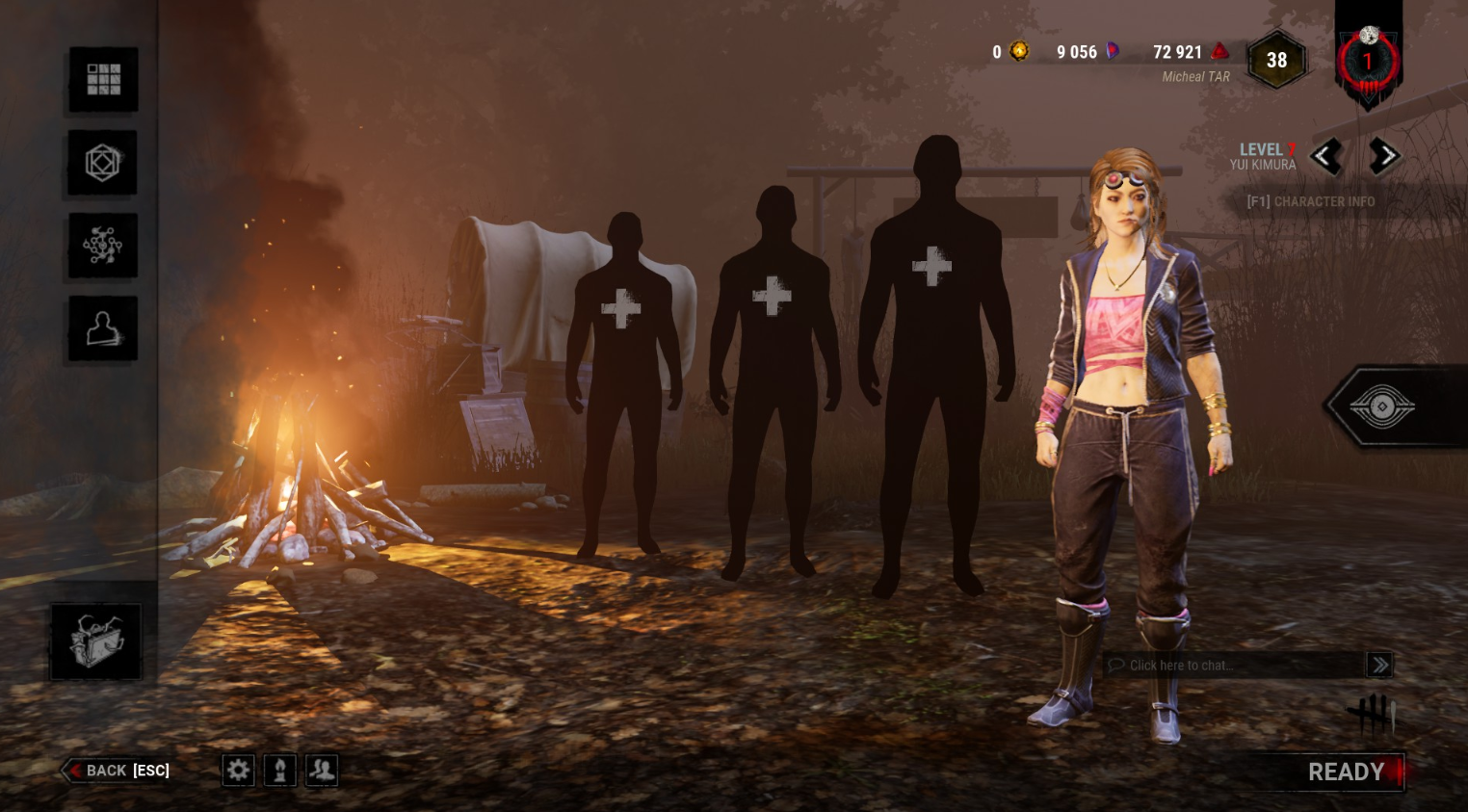Image resolution: width=1468 pixels, height=812 pixels.
Task: Click inside the chat input field
Action: (1223, 665)
